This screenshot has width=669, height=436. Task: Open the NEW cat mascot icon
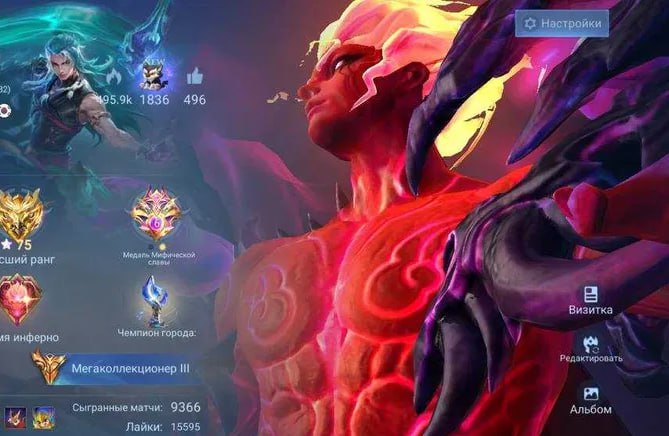(x=153, y=72)
